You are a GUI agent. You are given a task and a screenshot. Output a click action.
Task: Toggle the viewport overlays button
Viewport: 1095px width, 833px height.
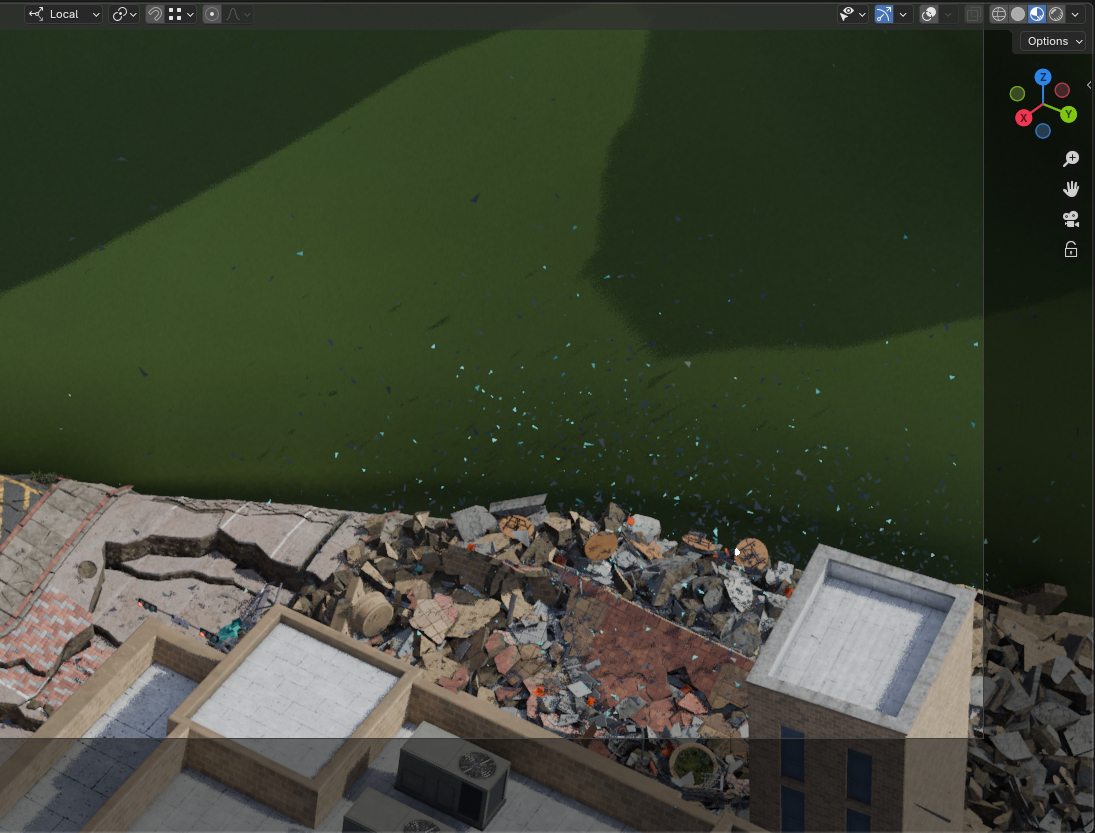[x=929, y=14]
